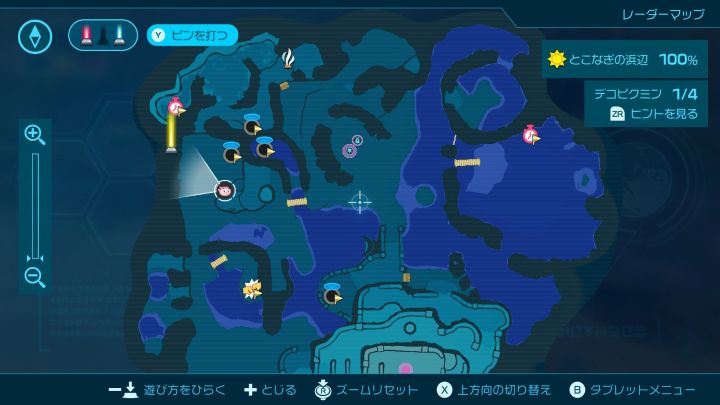
Task: Select the alarm clock marker beside the yellow beam
Action: click(177, 106)
